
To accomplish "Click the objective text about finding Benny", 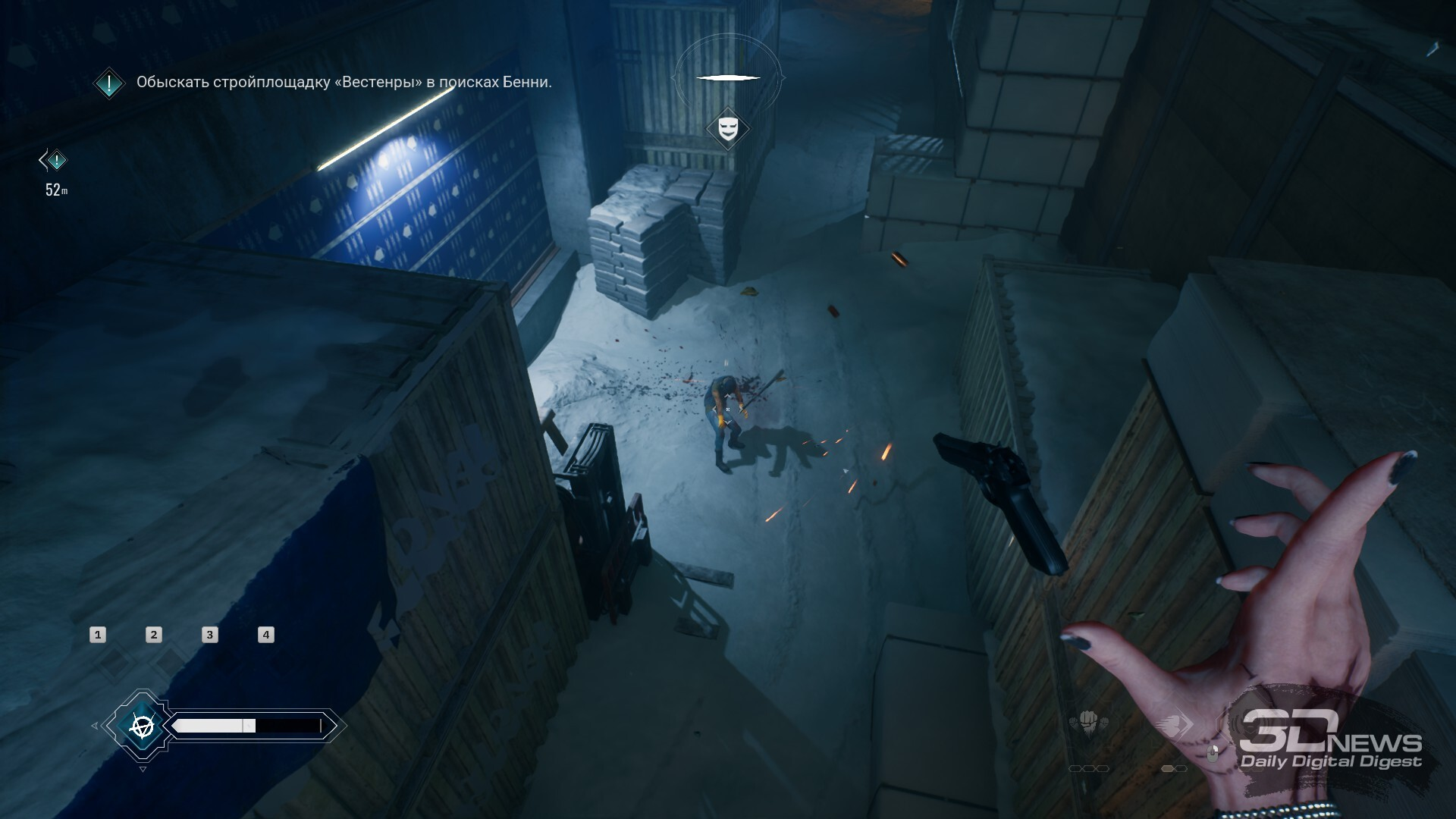I will click(344, 82).
